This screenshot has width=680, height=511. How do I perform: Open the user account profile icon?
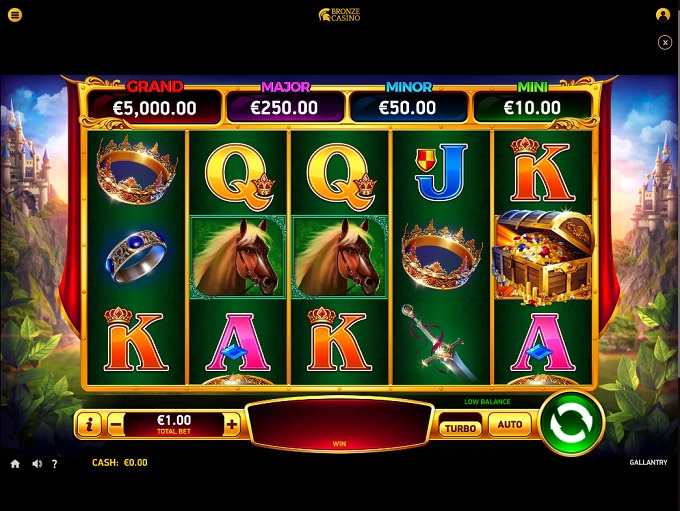[662, 15]
